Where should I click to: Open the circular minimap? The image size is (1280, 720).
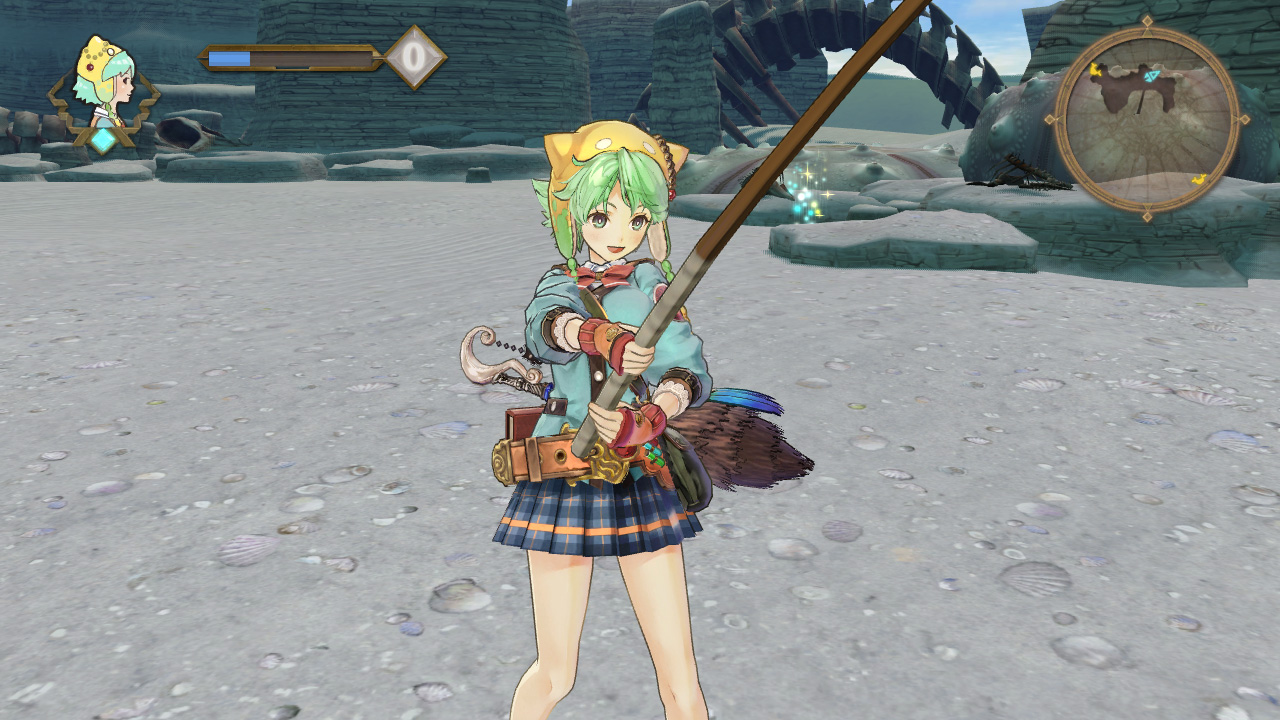point(1146,119)
